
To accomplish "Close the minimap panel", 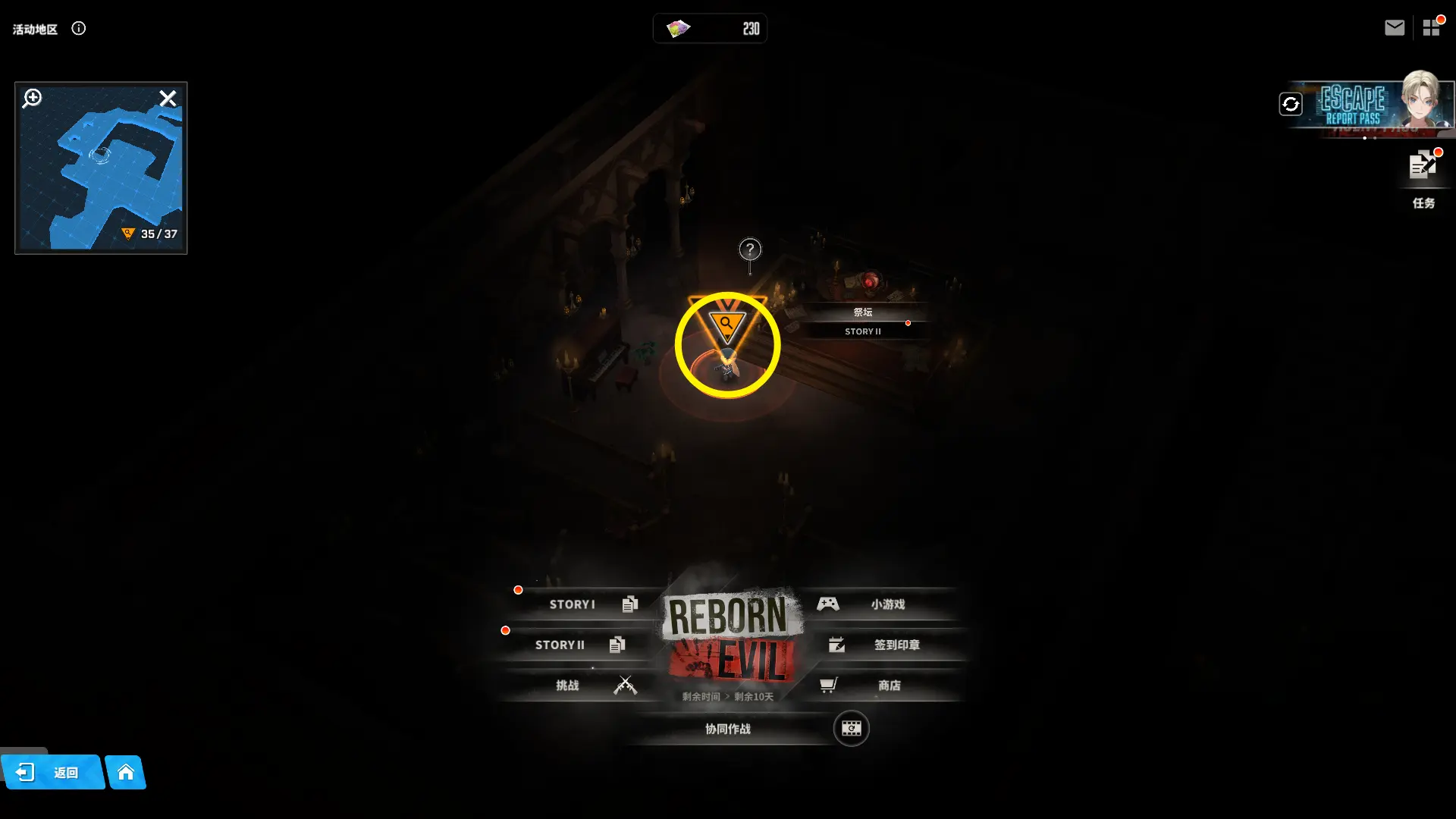I will pyautogui.click(x=168, y=98).
